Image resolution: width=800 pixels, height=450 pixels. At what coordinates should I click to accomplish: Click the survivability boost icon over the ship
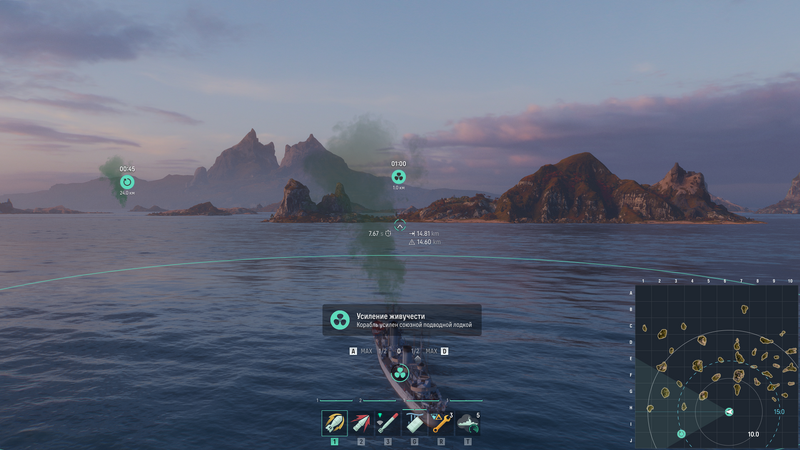point(399,373)
